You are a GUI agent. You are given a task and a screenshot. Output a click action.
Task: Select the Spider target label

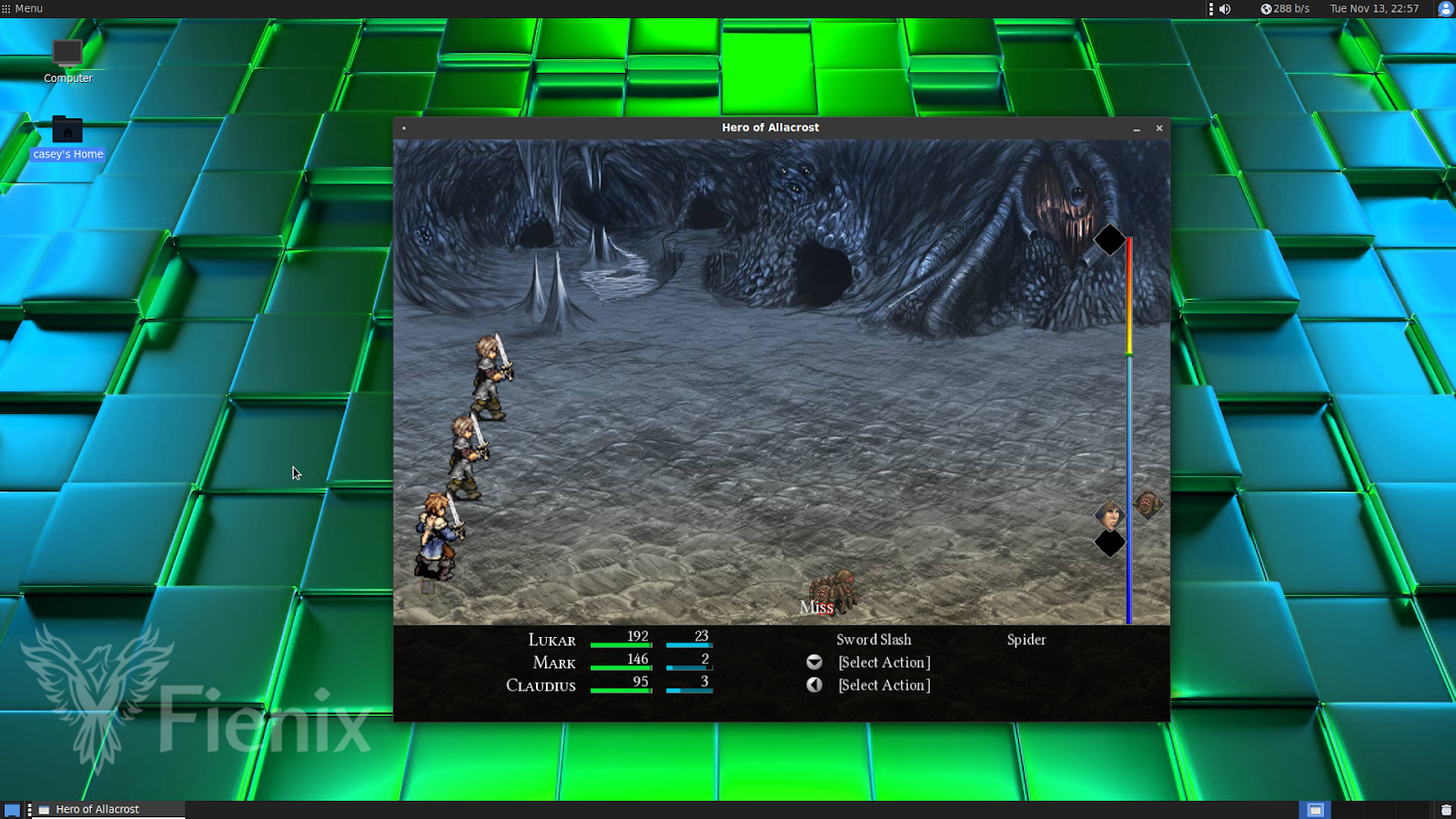click(1026, 639)
